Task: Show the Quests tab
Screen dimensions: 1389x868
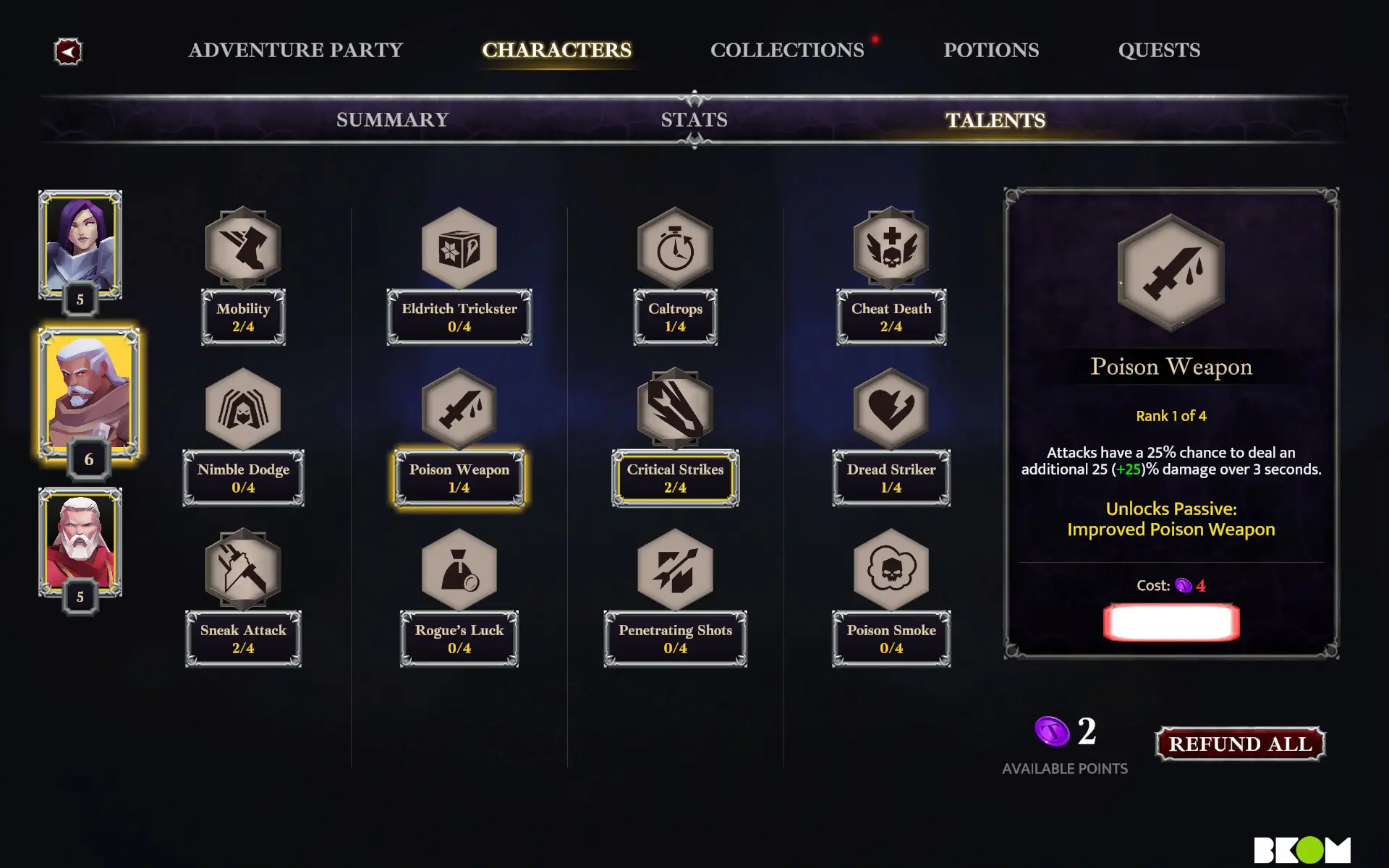Action: pos(1158,50)
